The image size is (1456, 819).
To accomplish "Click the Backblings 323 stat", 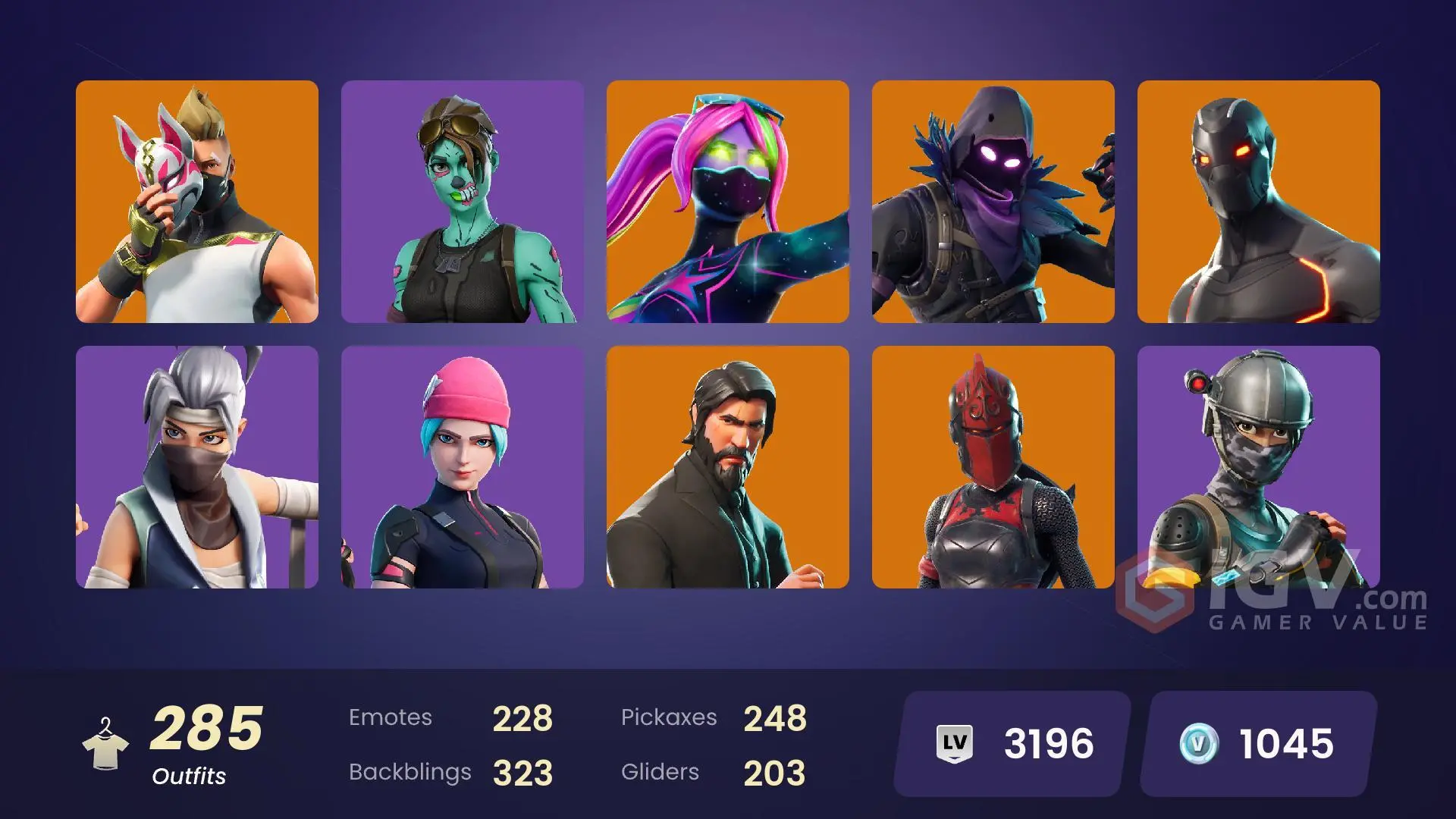I will (451, 772).
